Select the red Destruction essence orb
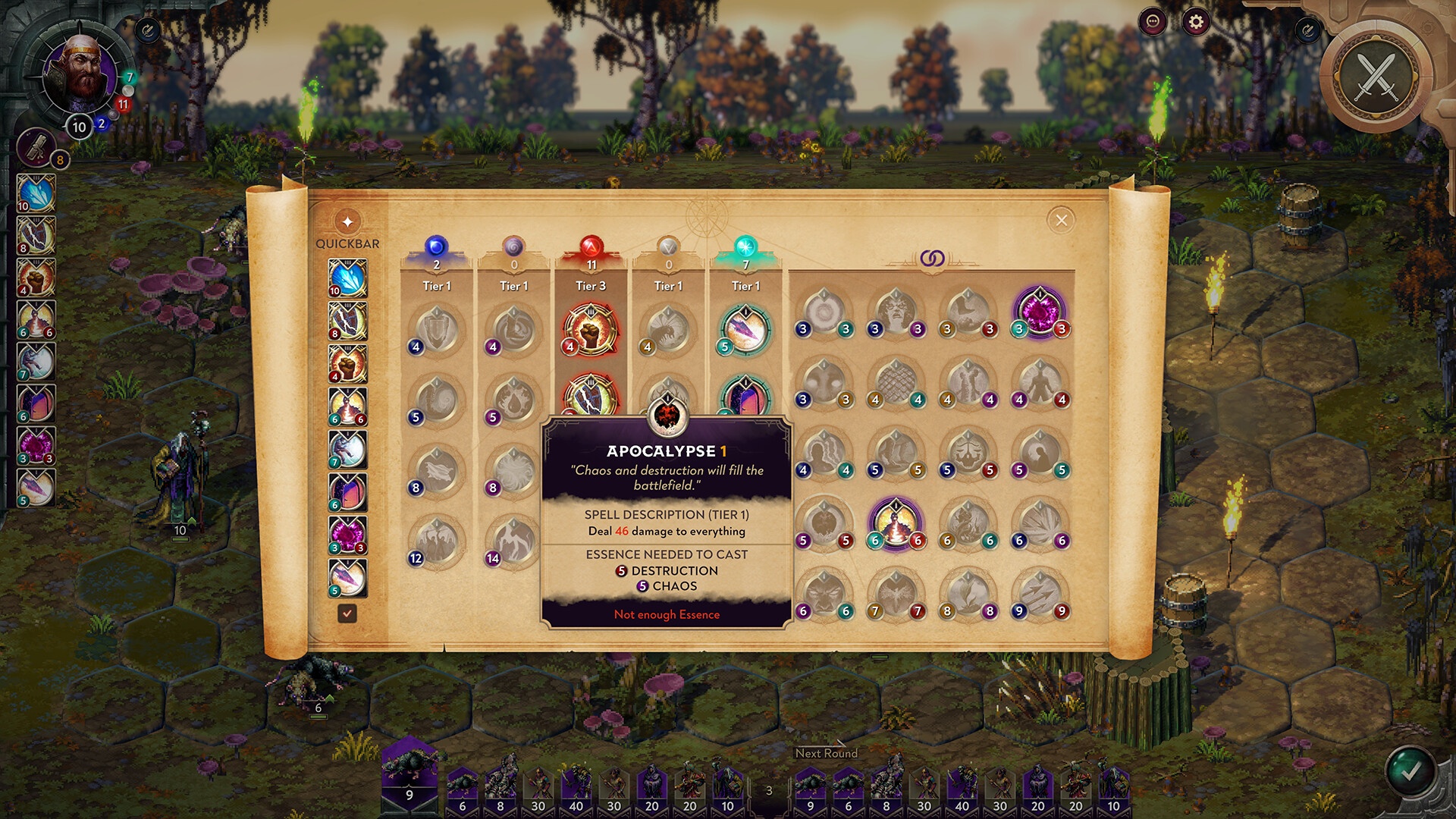The image size is (1456, 819). pos(591,246)
